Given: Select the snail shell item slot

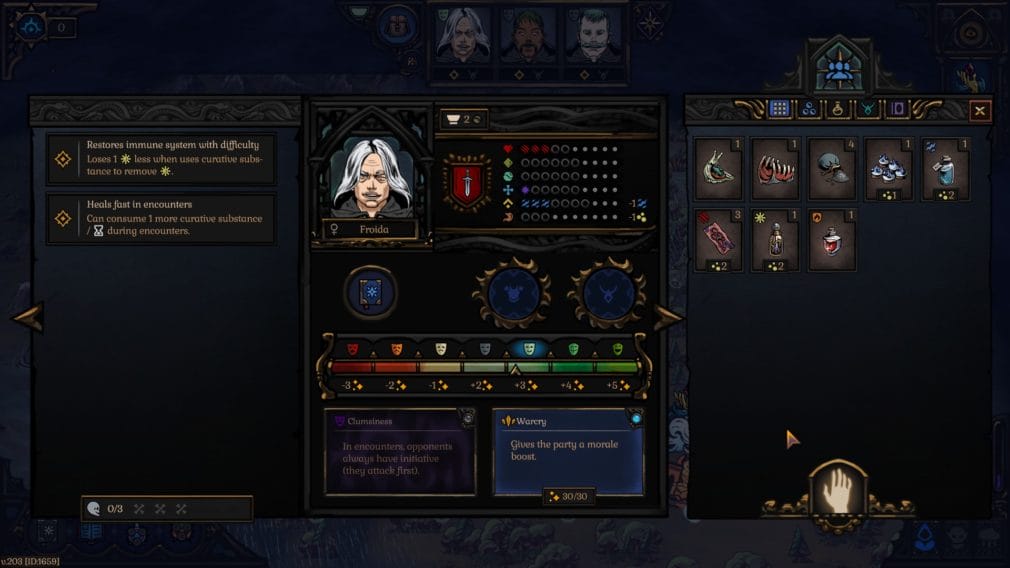Looking at the screenshot, I should coord(718,168).
